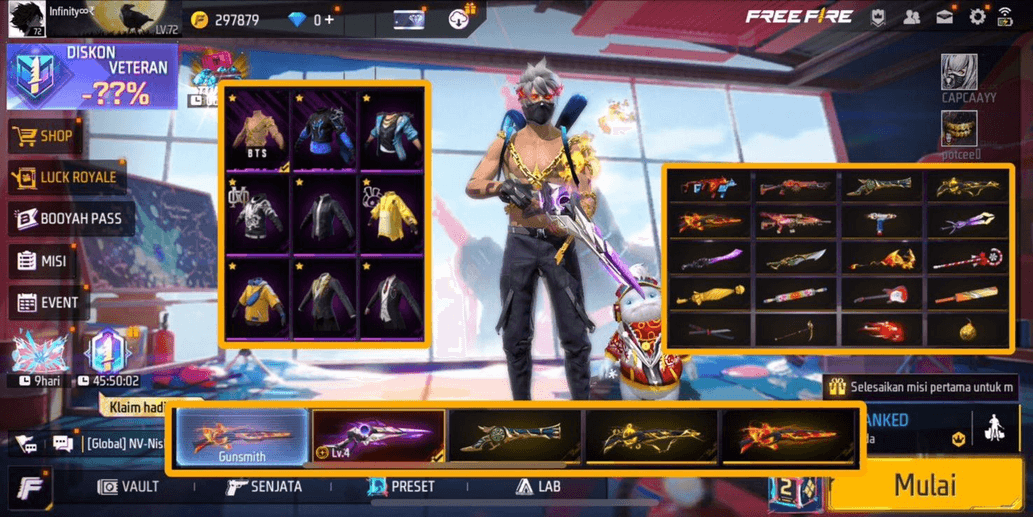Open Luck Royale
This screenshot has height=517, width=1033.
click(65, 178)
